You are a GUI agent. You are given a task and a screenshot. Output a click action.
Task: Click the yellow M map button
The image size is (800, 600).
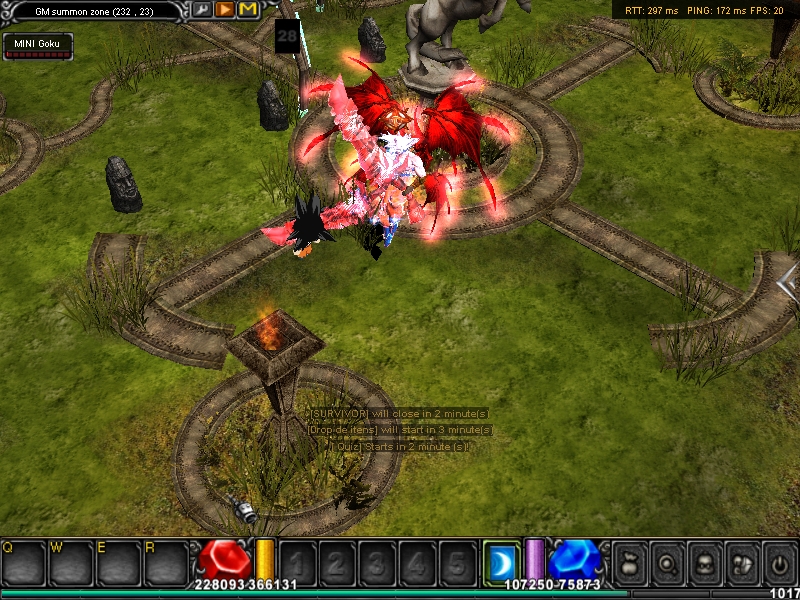(x=248, y=9)
